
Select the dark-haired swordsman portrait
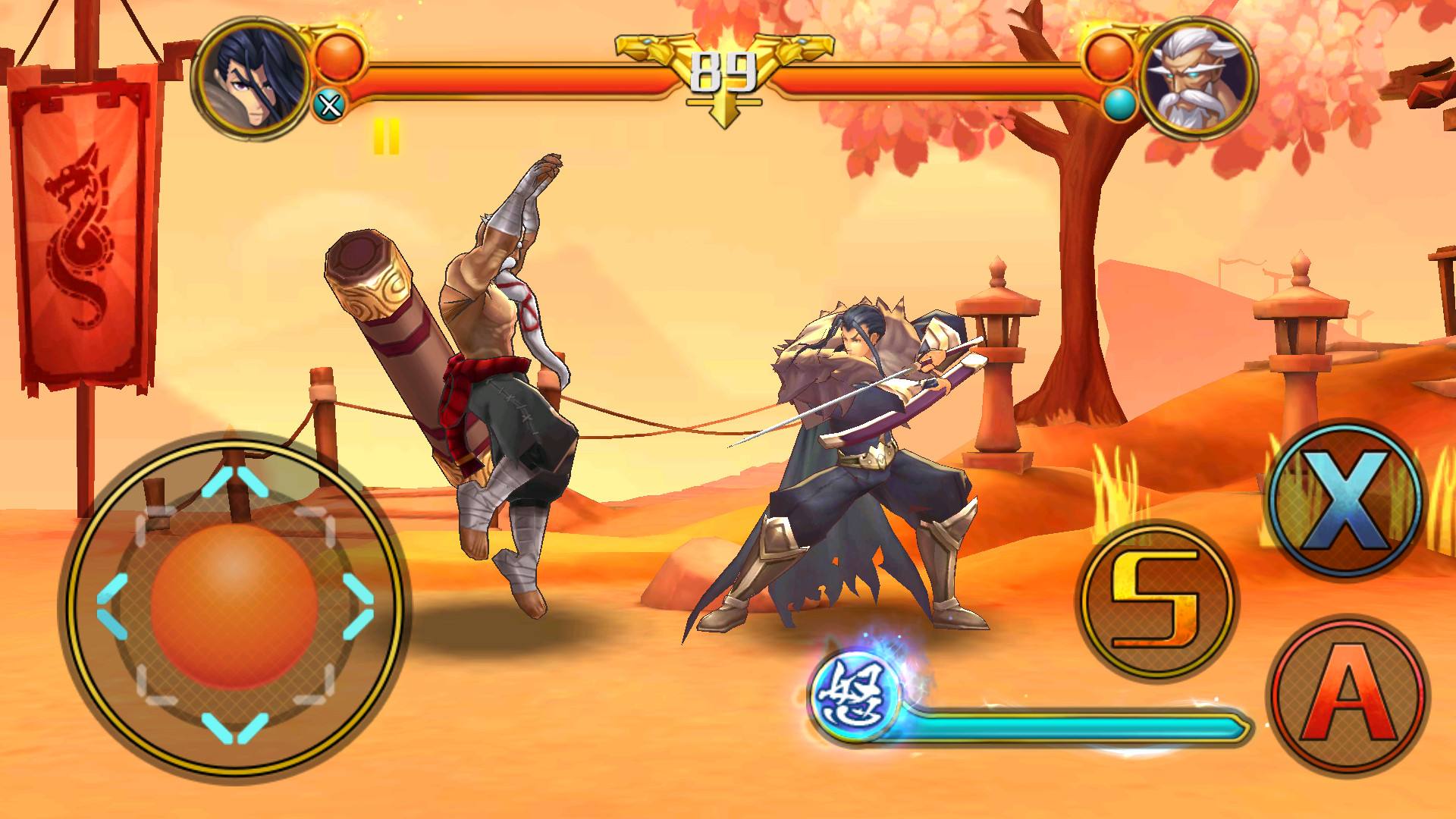[253, 77]
